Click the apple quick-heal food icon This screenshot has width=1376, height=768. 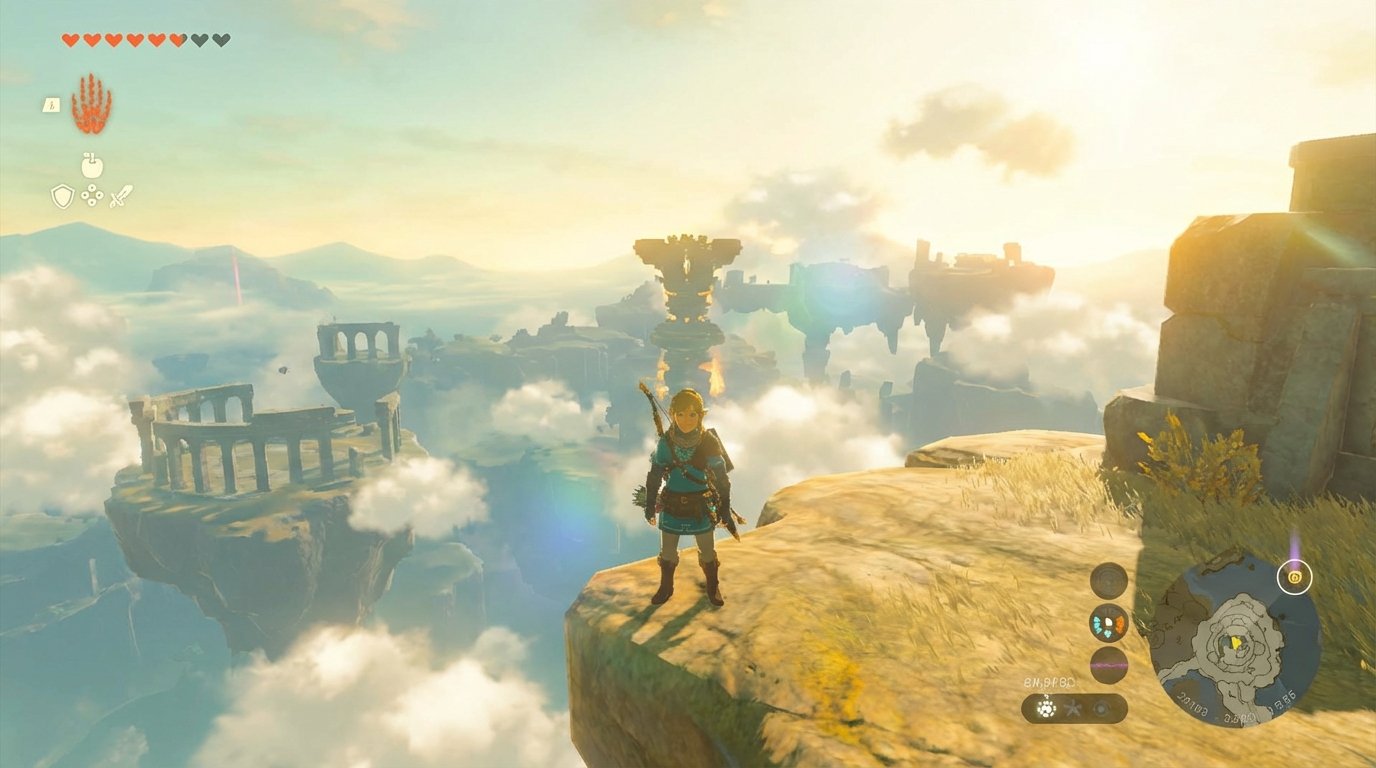[x=92, y=166]
